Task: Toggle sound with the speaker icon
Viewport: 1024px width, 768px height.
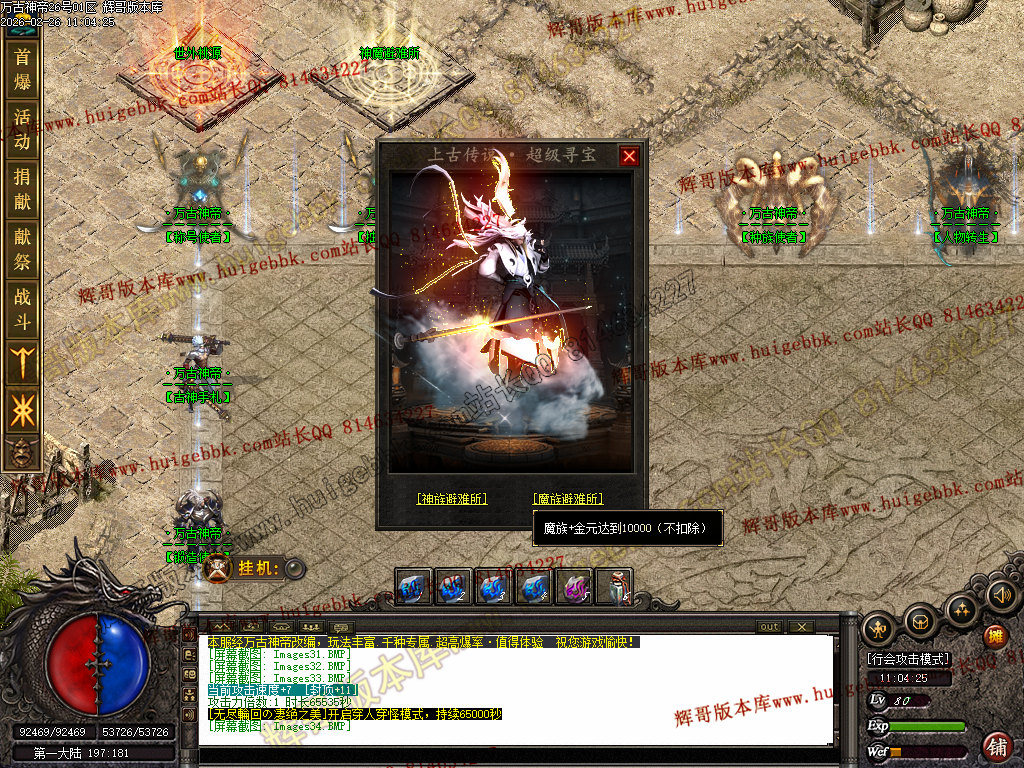Action: pyautogui.click(x=1000, y=597)
